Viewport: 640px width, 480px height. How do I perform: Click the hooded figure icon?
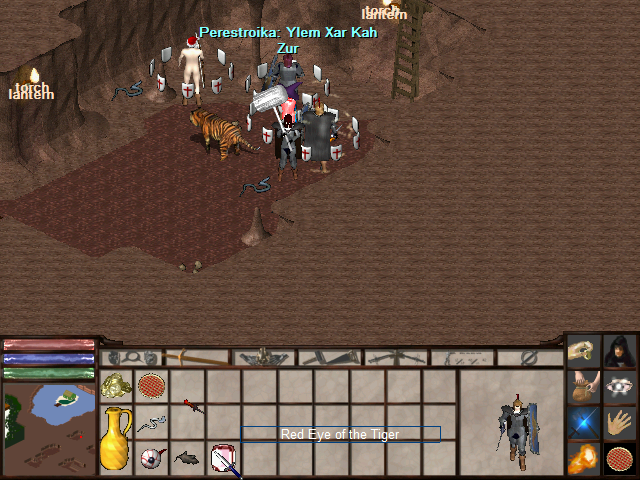[620, 351]
